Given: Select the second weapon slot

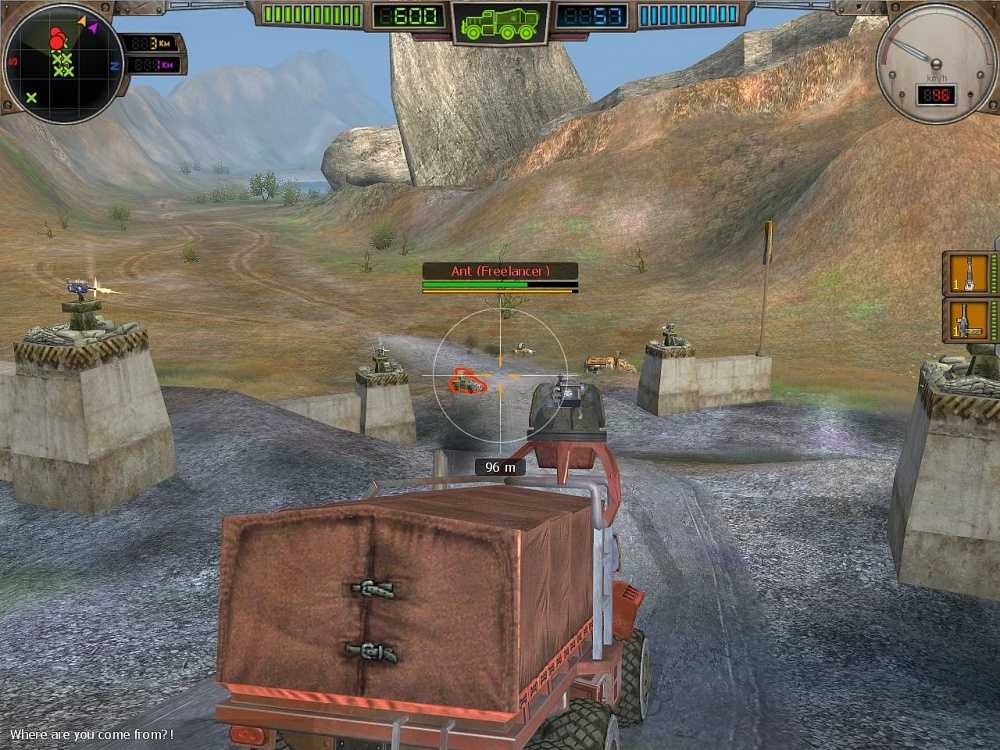Looking at the screenshot, I should pyautogui.click(x=969, y=320).
